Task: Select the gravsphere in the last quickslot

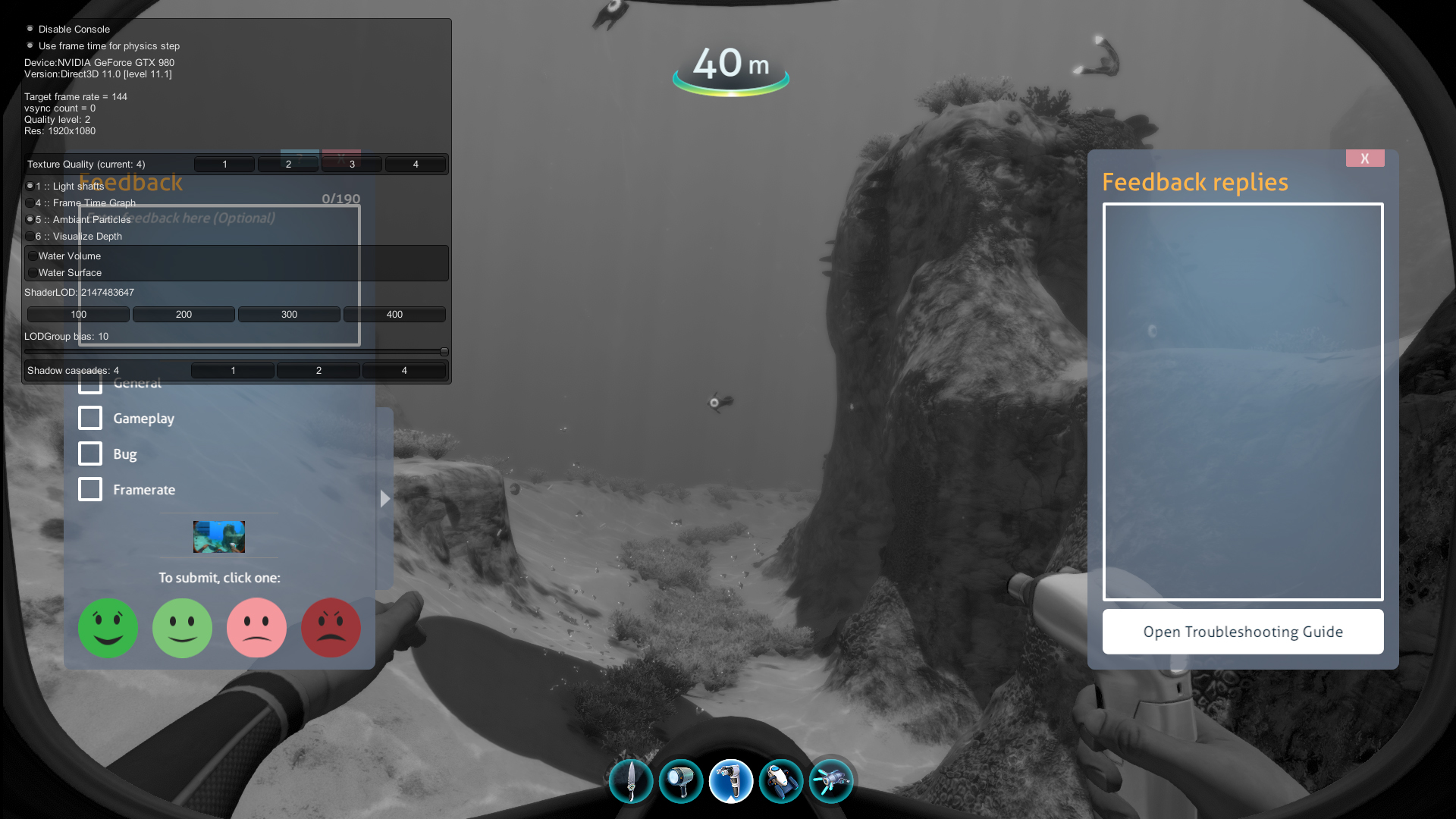Action: (830, 780)
